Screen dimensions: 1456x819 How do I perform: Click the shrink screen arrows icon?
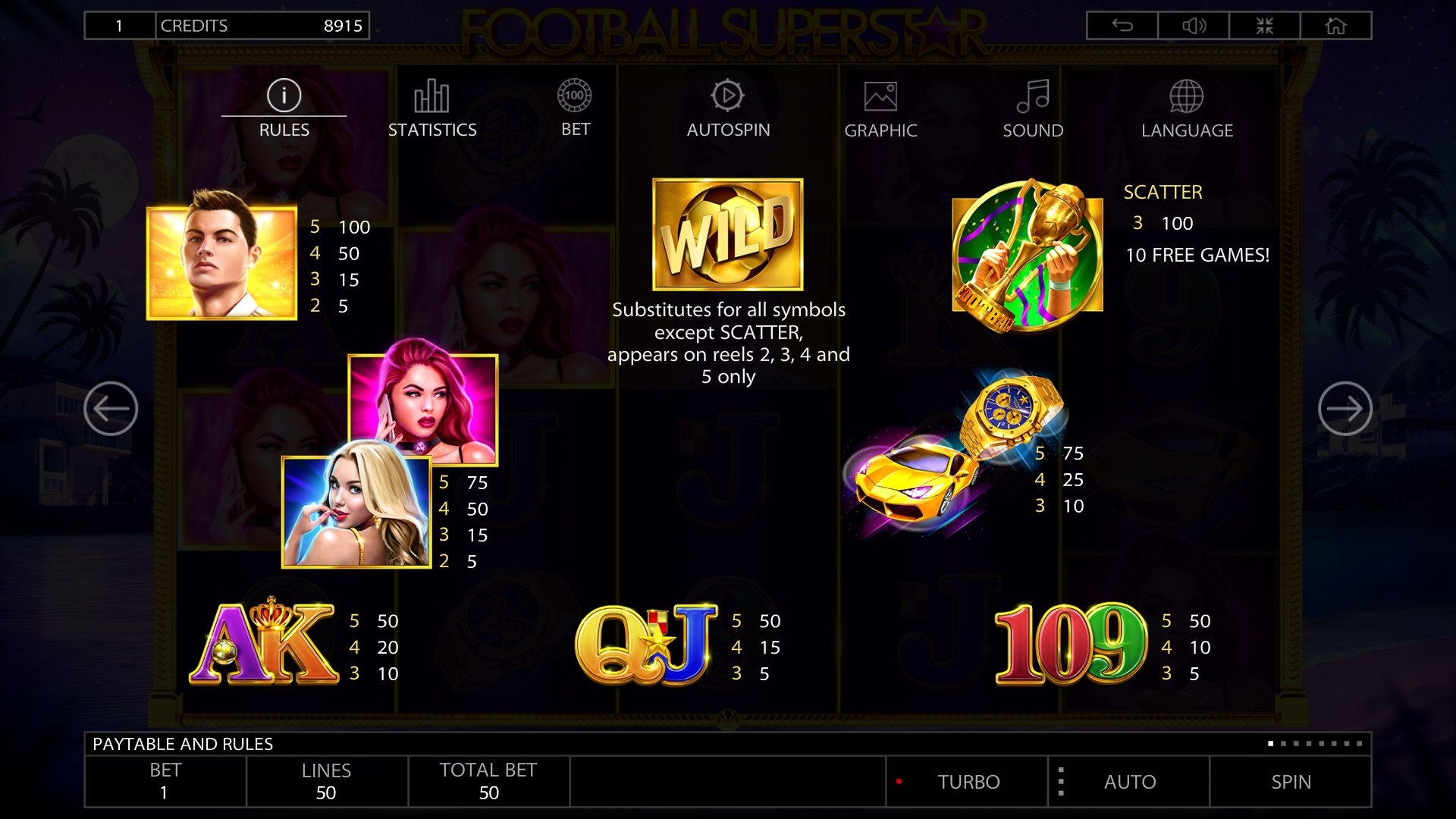[x=1264, y=26]
